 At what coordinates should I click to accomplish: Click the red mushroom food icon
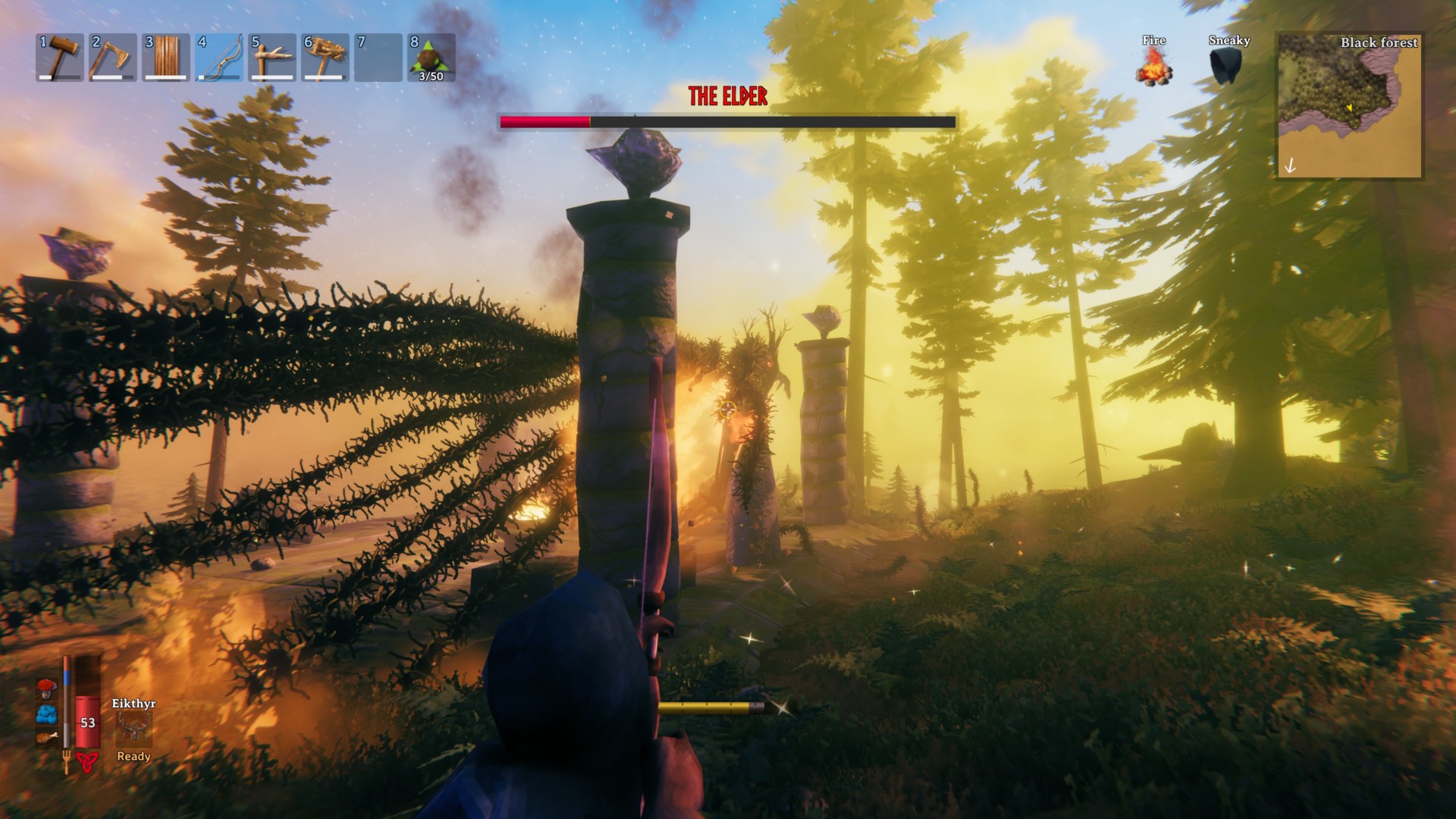point(46,689)
